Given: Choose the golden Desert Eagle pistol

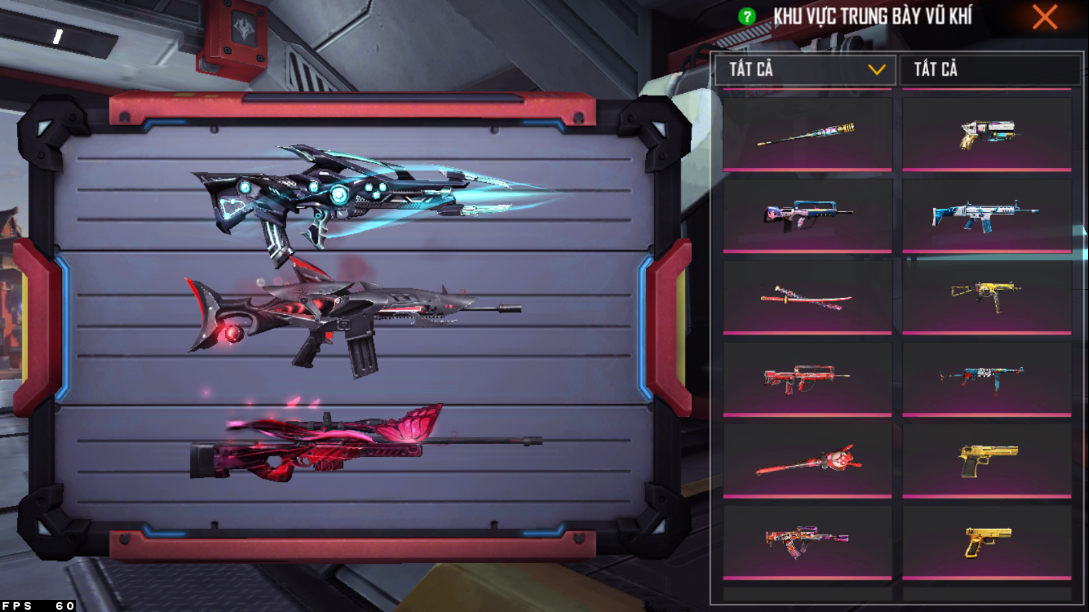Looking at the screenshot, I should pos(986,459).
